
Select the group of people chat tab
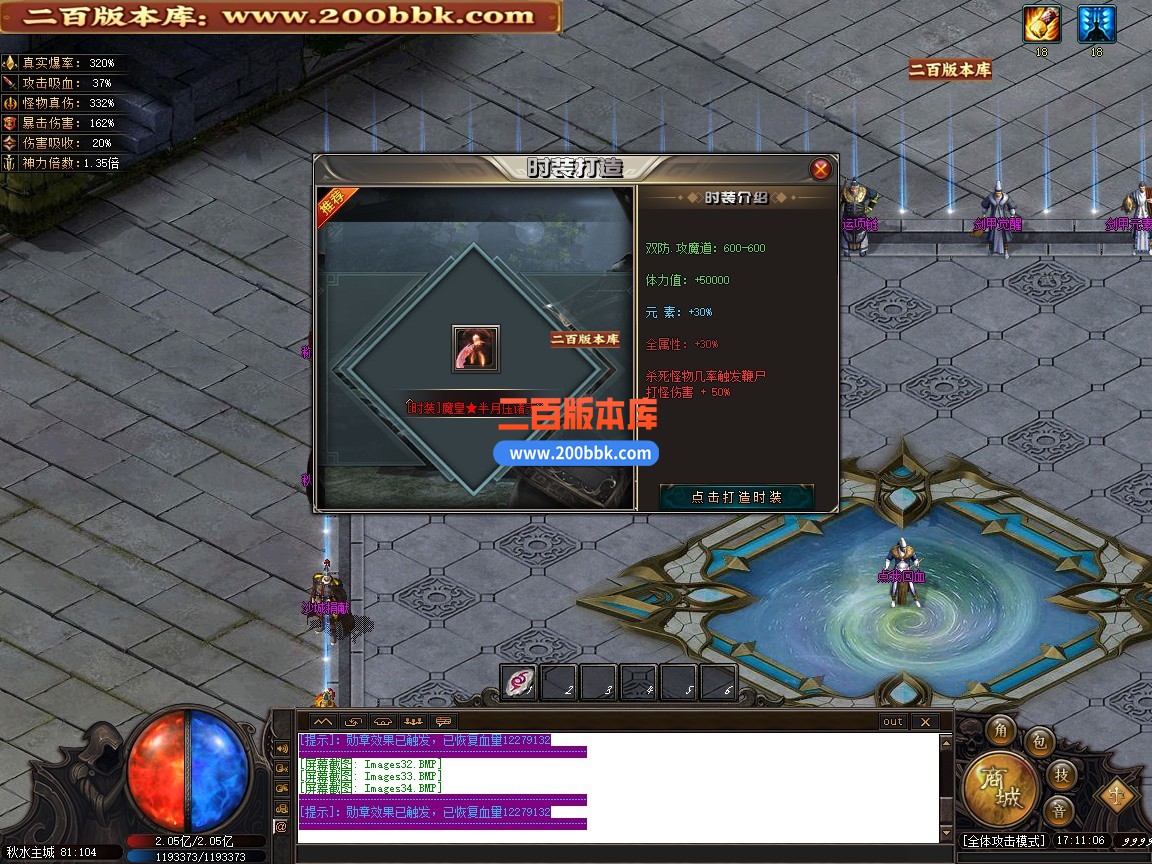point(413,721)
